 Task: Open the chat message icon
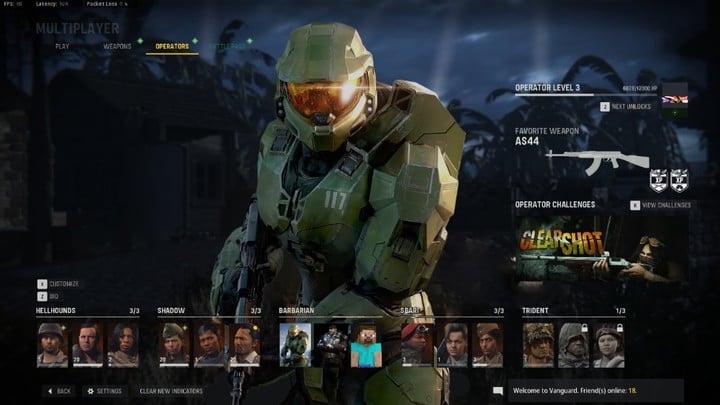pos(498,391)
